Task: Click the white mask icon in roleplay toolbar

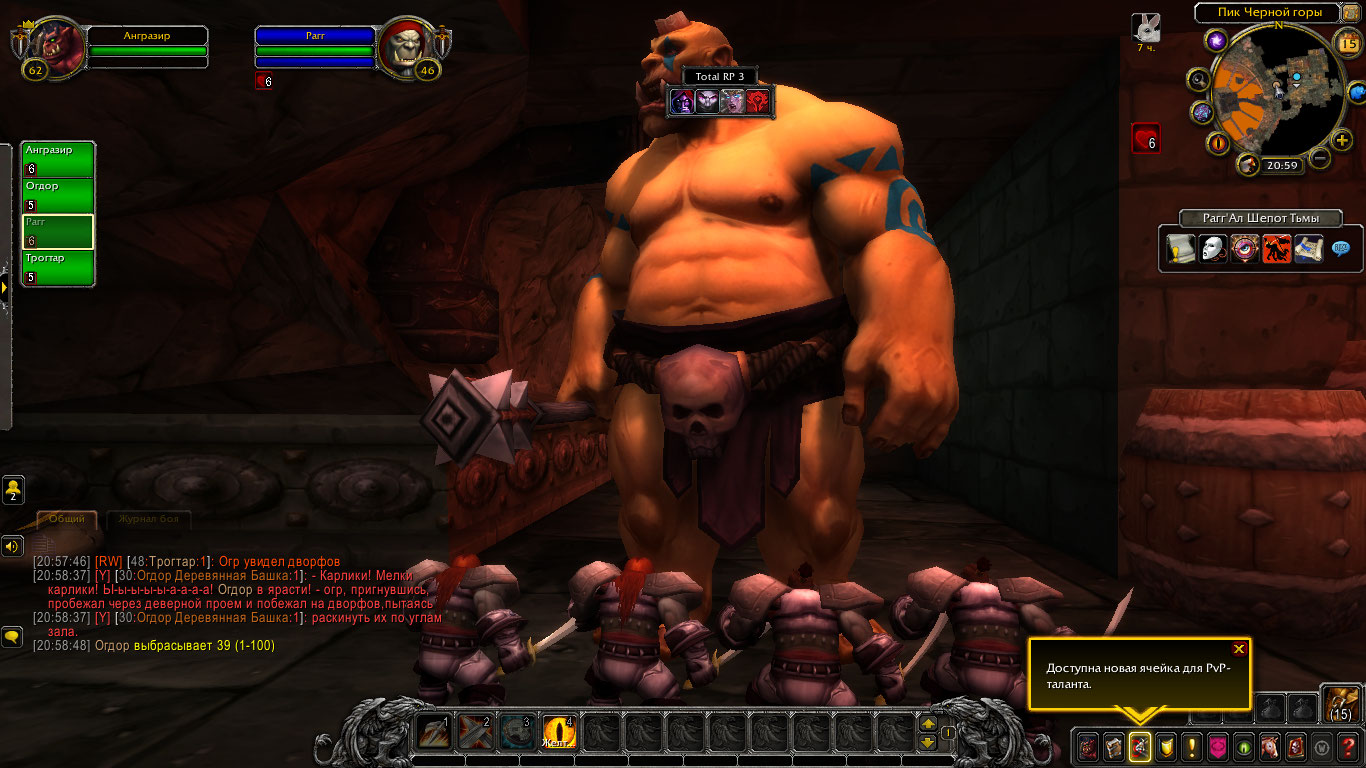Action: (1213, 249)
